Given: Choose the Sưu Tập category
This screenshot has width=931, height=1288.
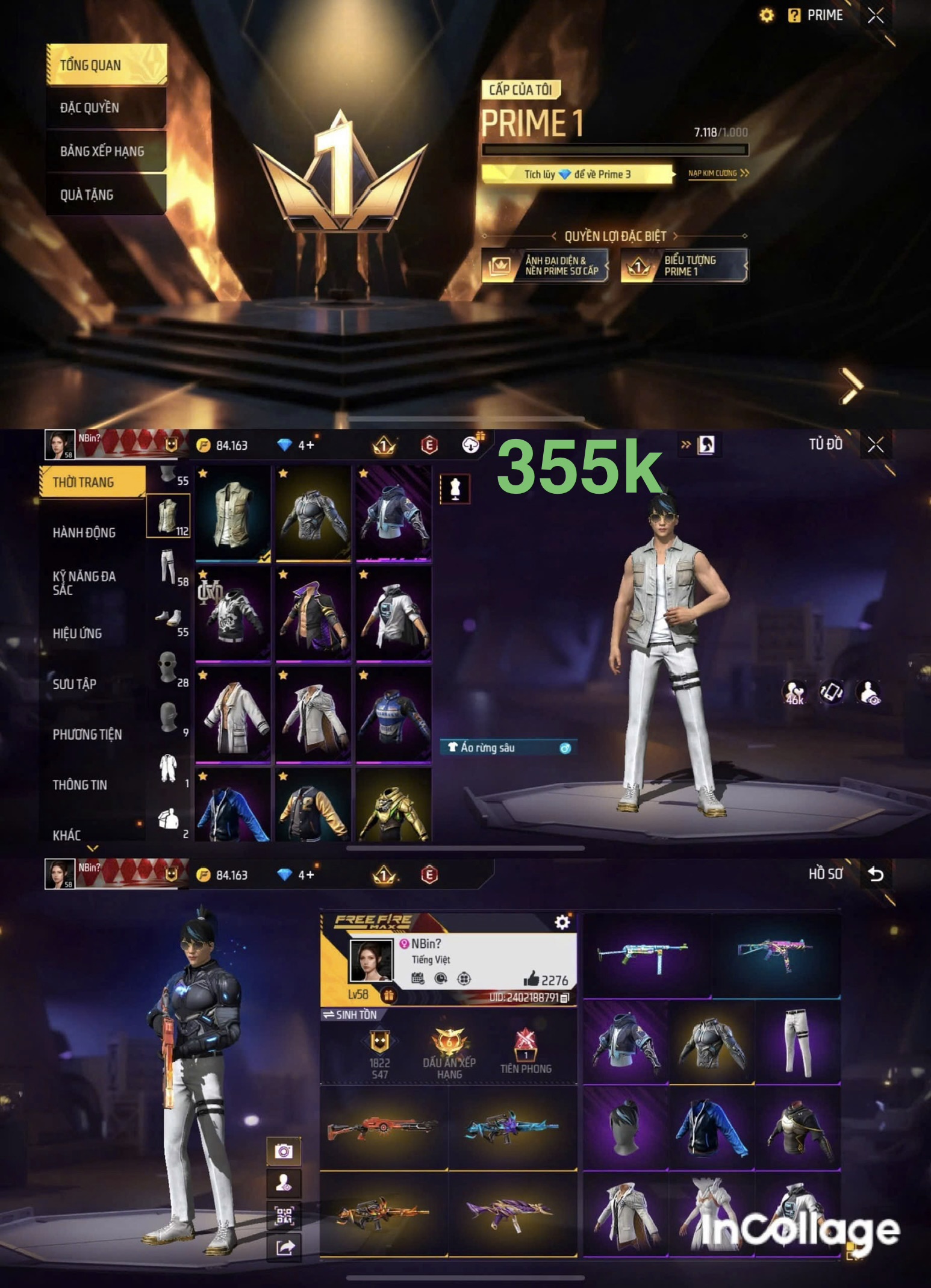Looking at the screenshot, I should pos(75,683).
